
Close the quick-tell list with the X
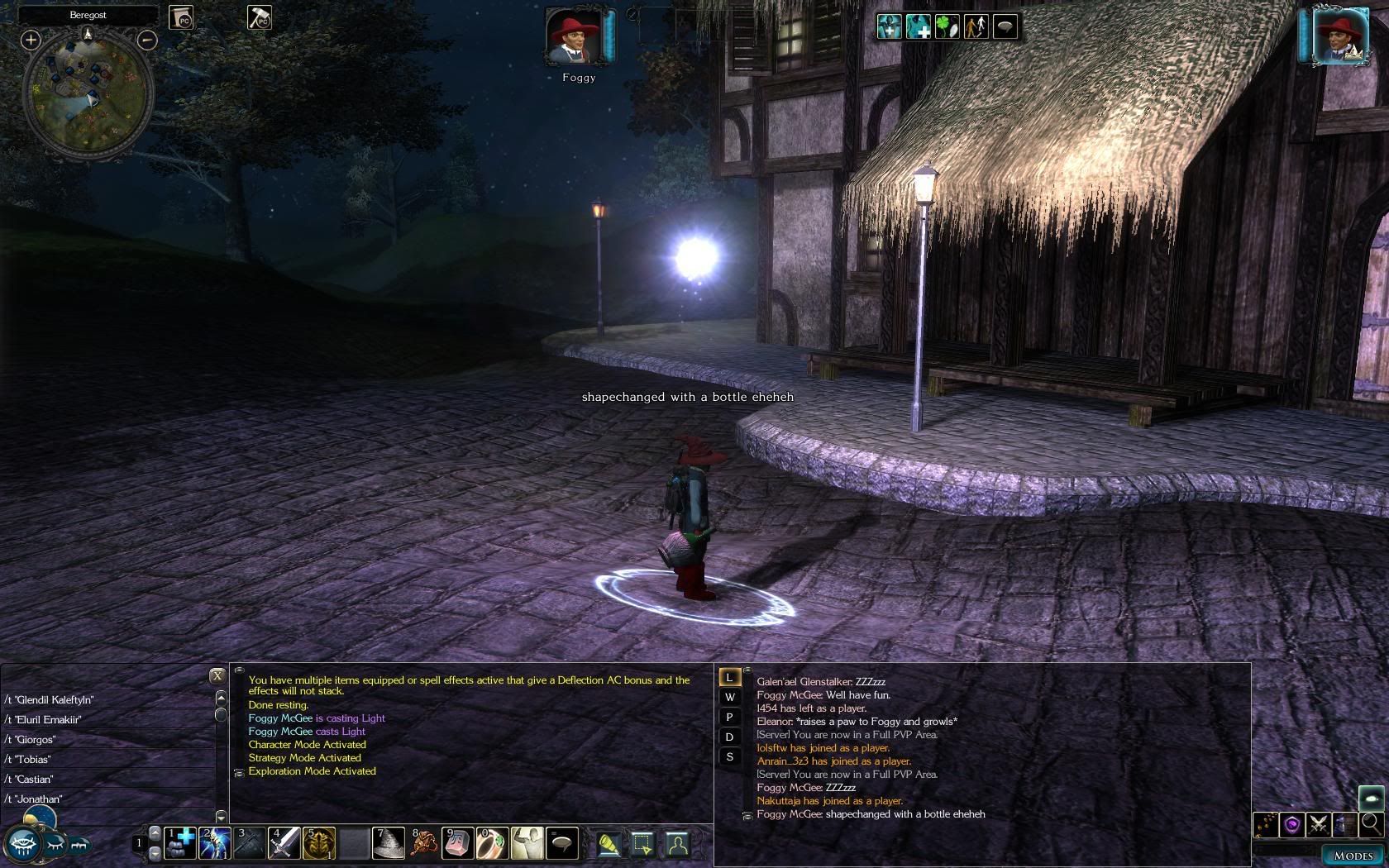[x=217, y=675]
